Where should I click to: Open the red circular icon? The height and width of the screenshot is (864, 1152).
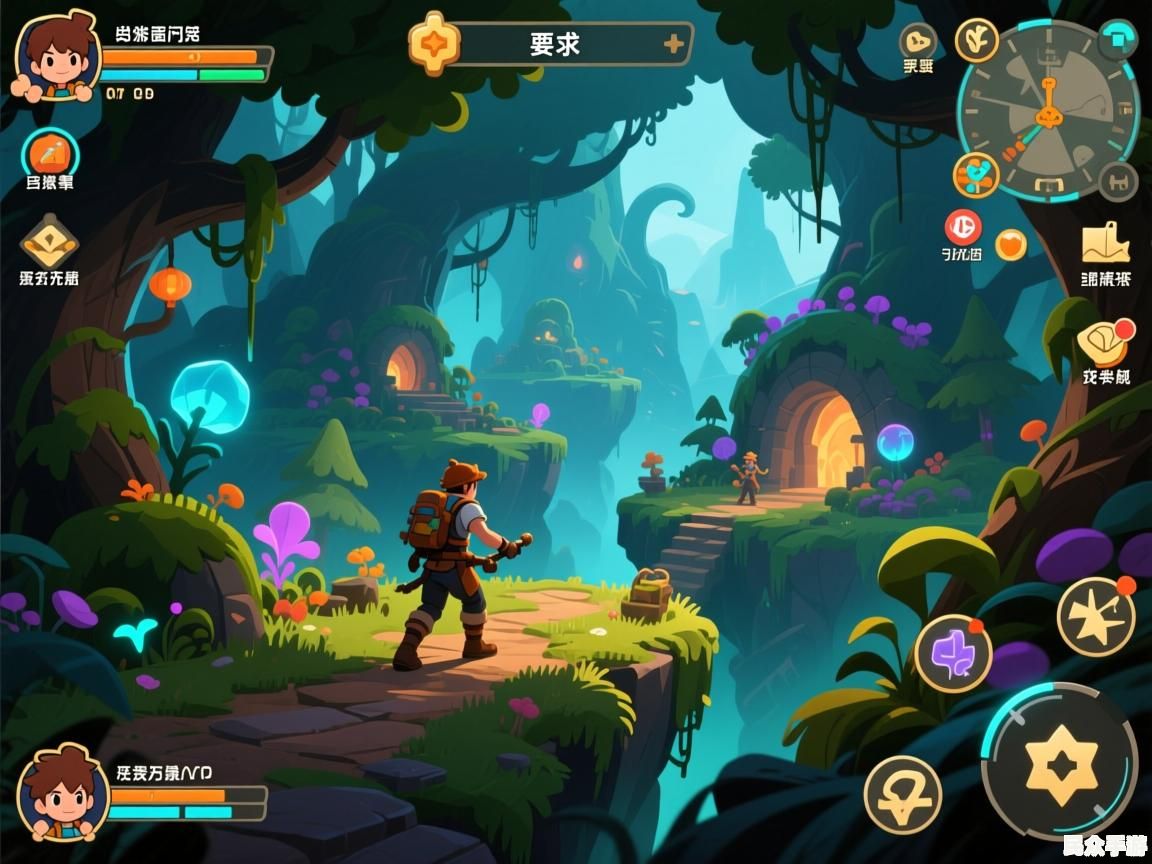click(963, 227)
